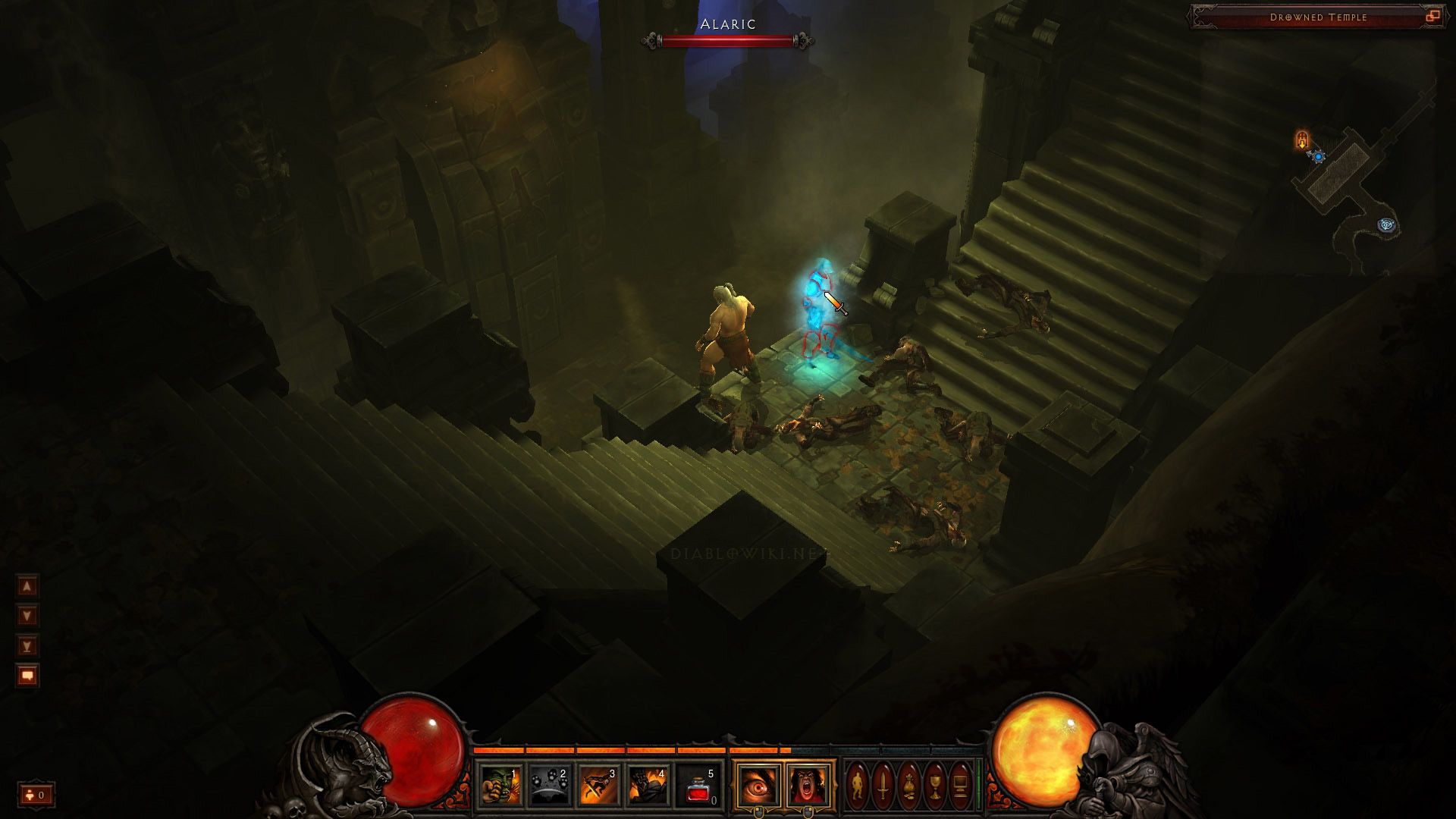1456x819 pixels.
Task: Use the skulls skill in slot 2
Action: point(550,785)
